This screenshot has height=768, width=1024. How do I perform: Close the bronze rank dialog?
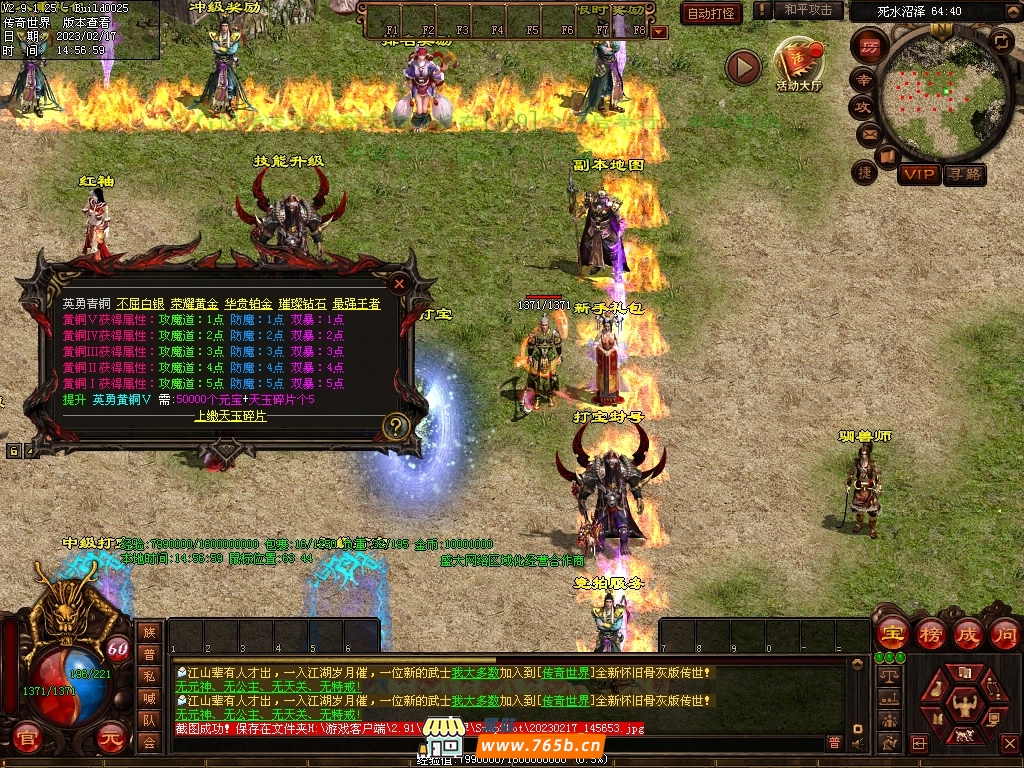(399, 284)
